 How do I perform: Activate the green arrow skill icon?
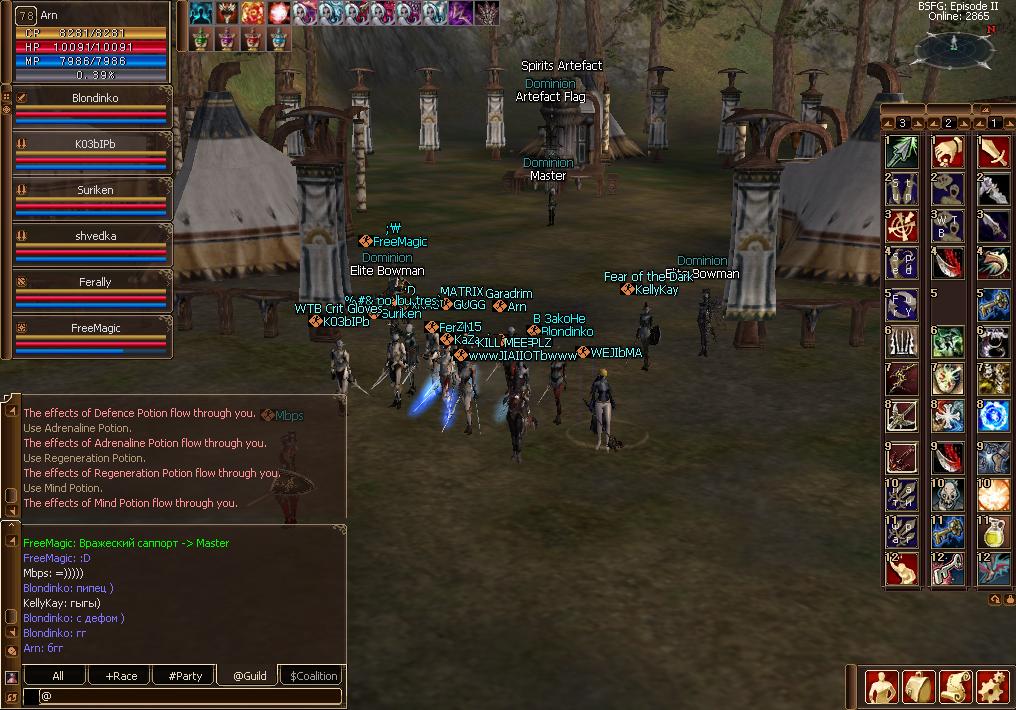tap(902, 153)
